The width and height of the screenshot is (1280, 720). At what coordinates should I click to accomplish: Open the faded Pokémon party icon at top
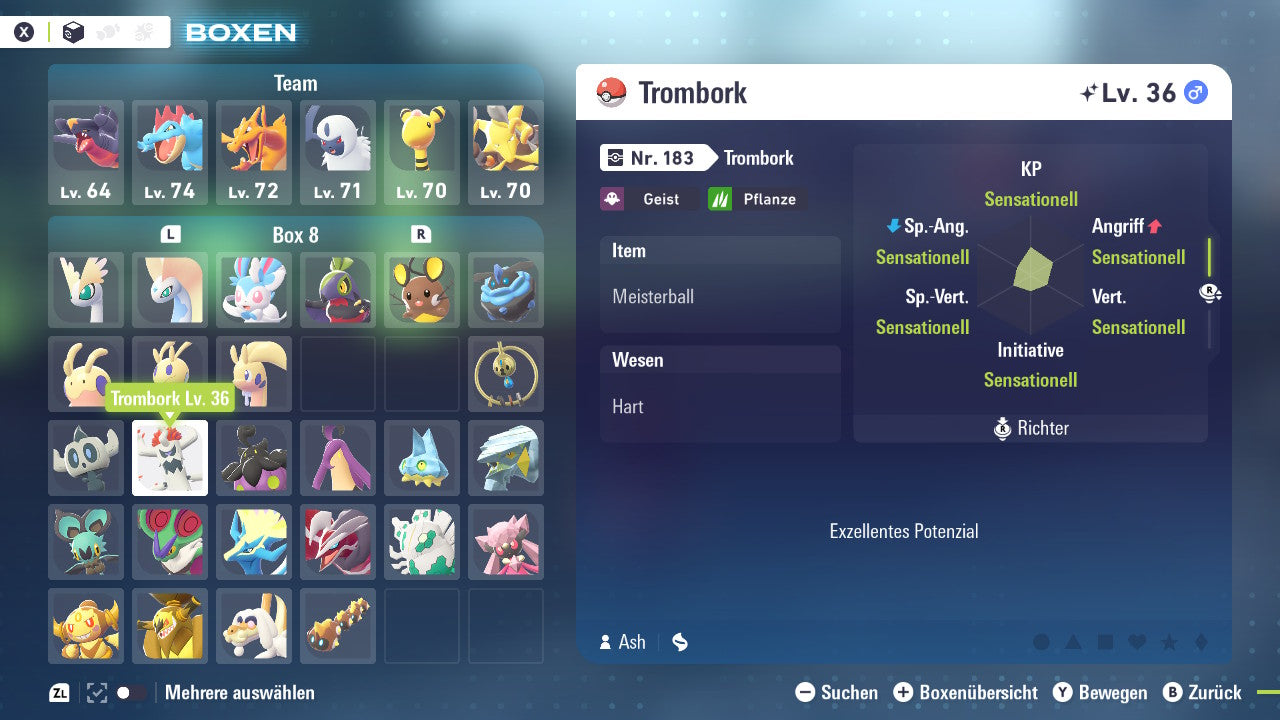coord(107,31)
